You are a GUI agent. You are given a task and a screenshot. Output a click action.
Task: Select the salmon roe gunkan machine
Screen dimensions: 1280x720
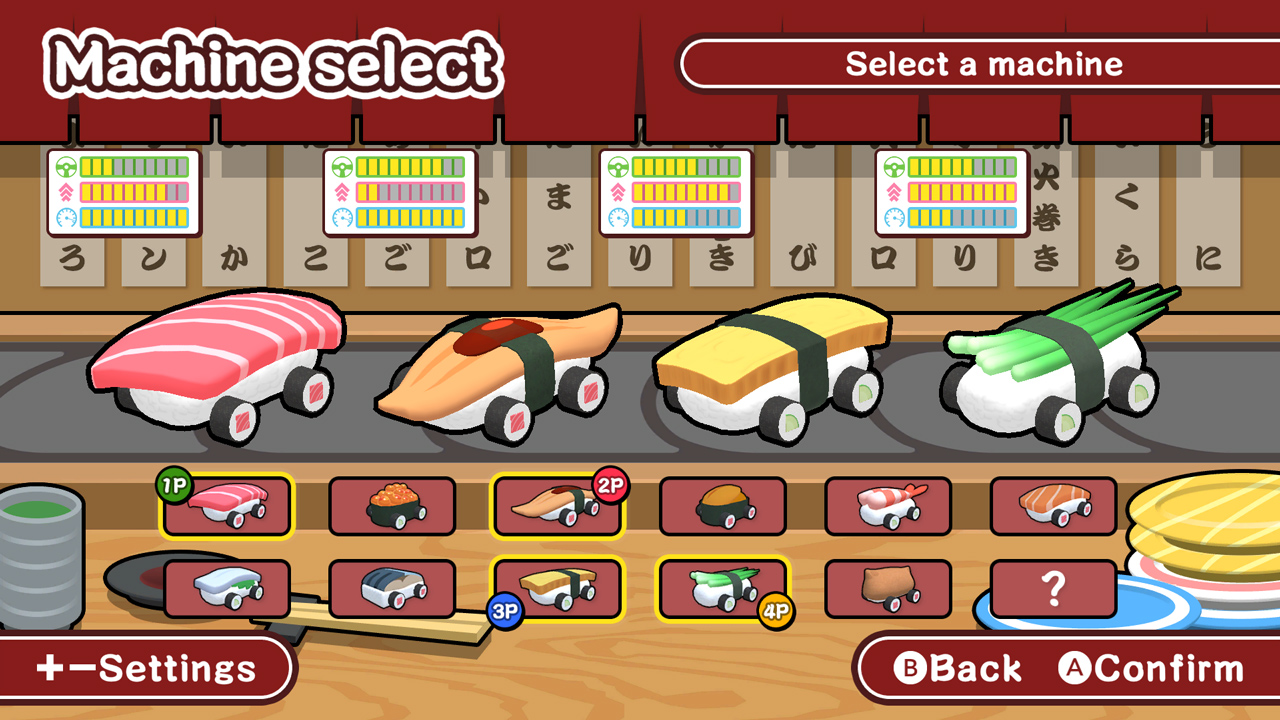coord(392,507)
